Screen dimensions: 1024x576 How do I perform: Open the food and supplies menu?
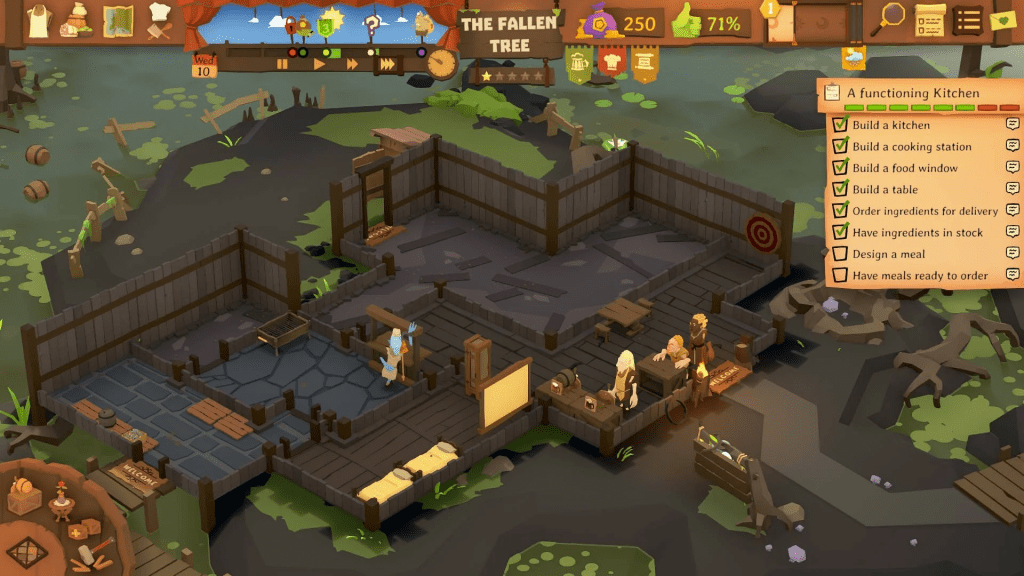(x=78, y=19)
